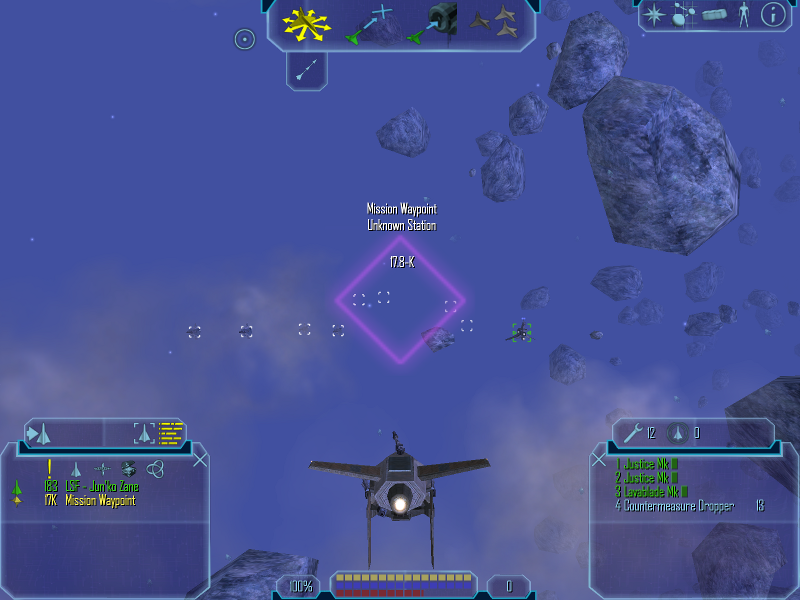The width and height of the screenshot is (800, 600).
Task: Click the circular mouse flight indicator
Action: [244, 39]
